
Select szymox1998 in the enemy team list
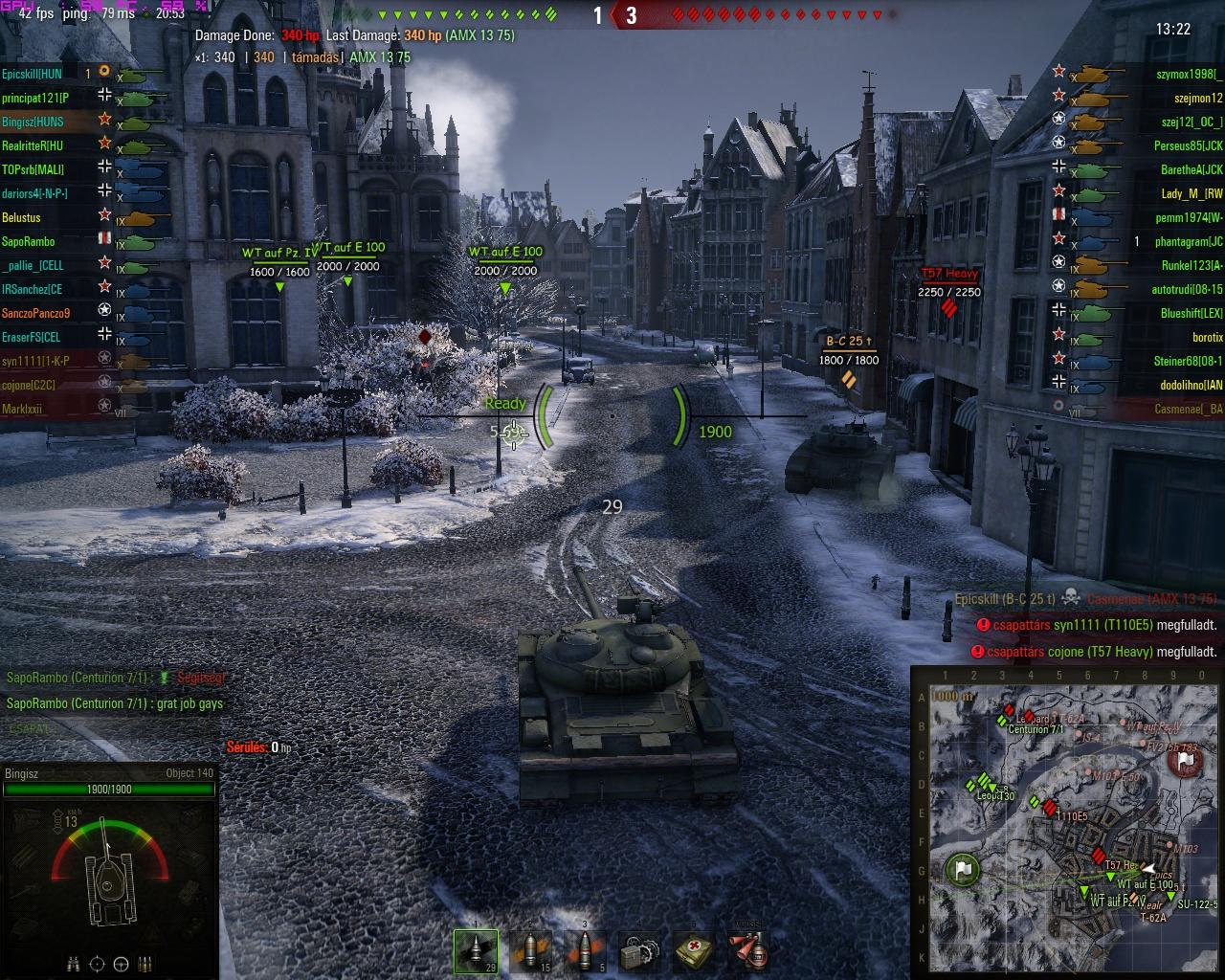(1189, 74)
